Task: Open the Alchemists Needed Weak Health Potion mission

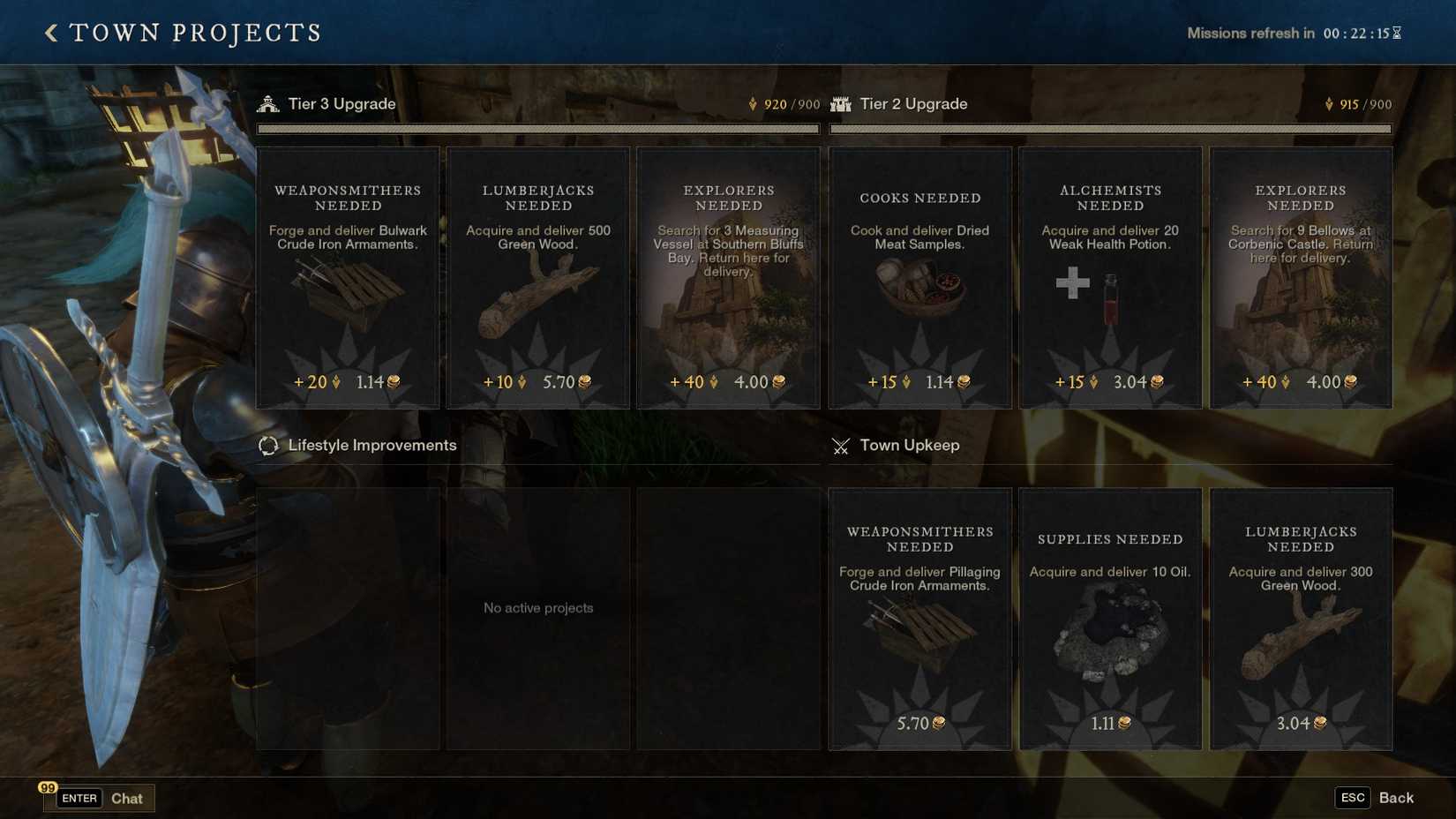Action: [1110, 278]
